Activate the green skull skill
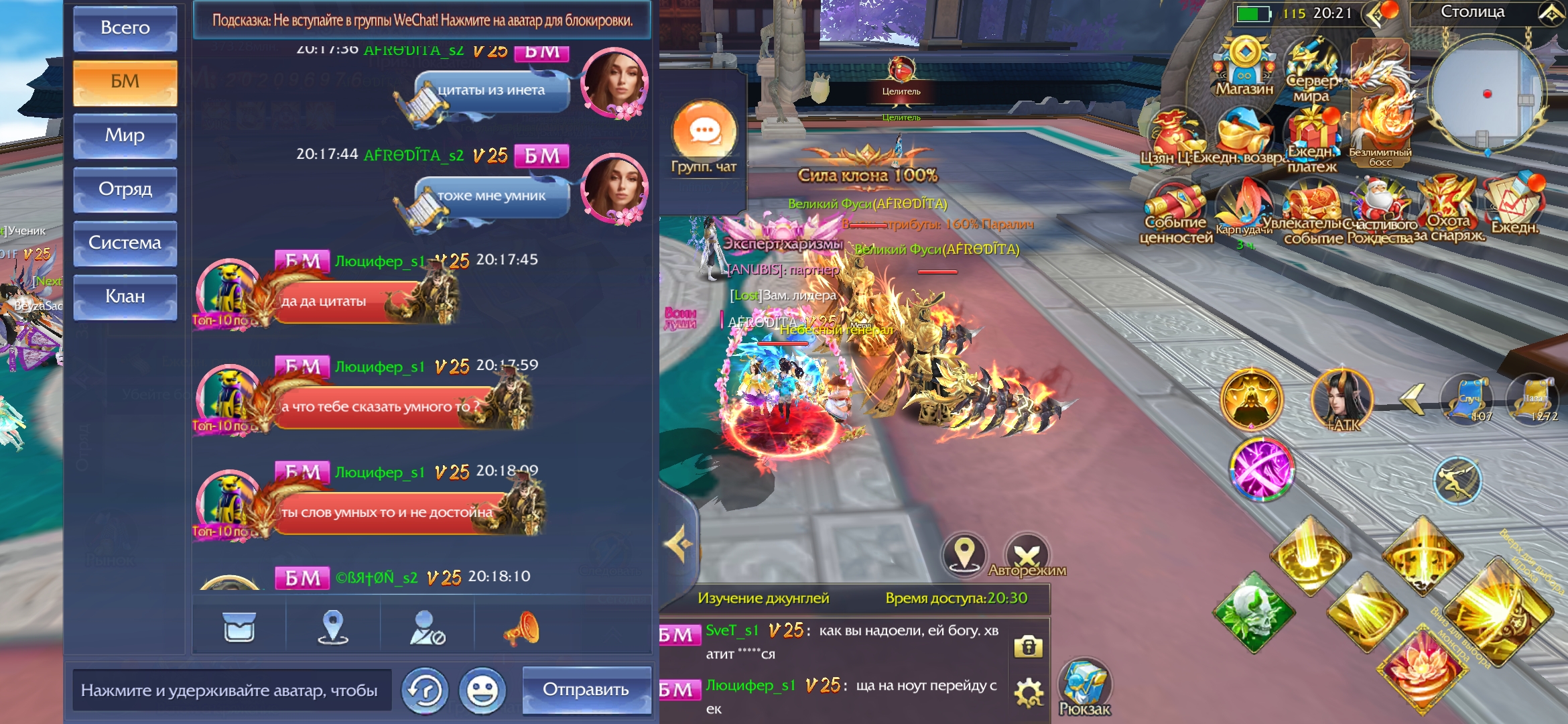Screen dimensions: 1568x724 1253,611
